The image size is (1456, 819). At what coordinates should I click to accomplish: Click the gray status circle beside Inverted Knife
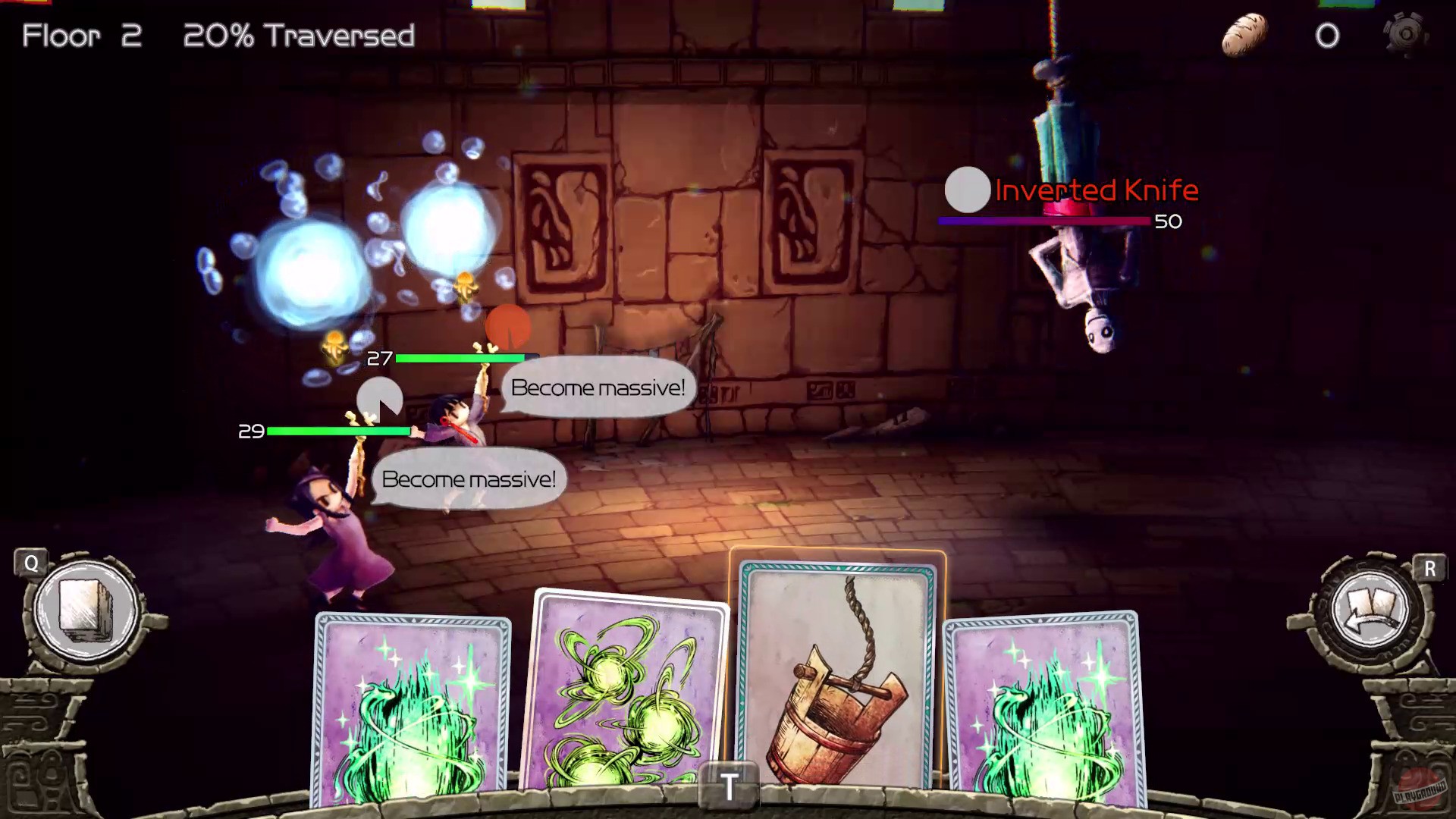click(x=967, y=190)
